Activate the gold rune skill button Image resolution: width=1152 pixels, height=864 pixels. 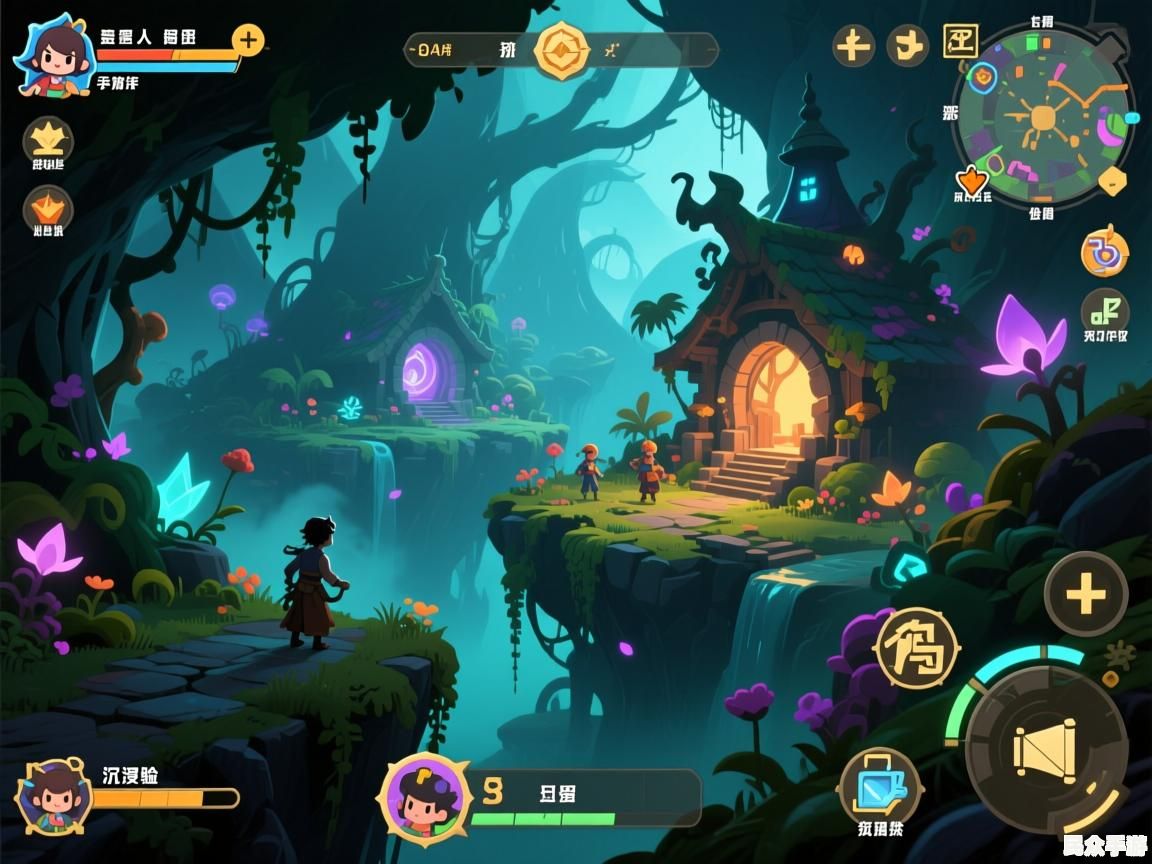click(917, 647)
